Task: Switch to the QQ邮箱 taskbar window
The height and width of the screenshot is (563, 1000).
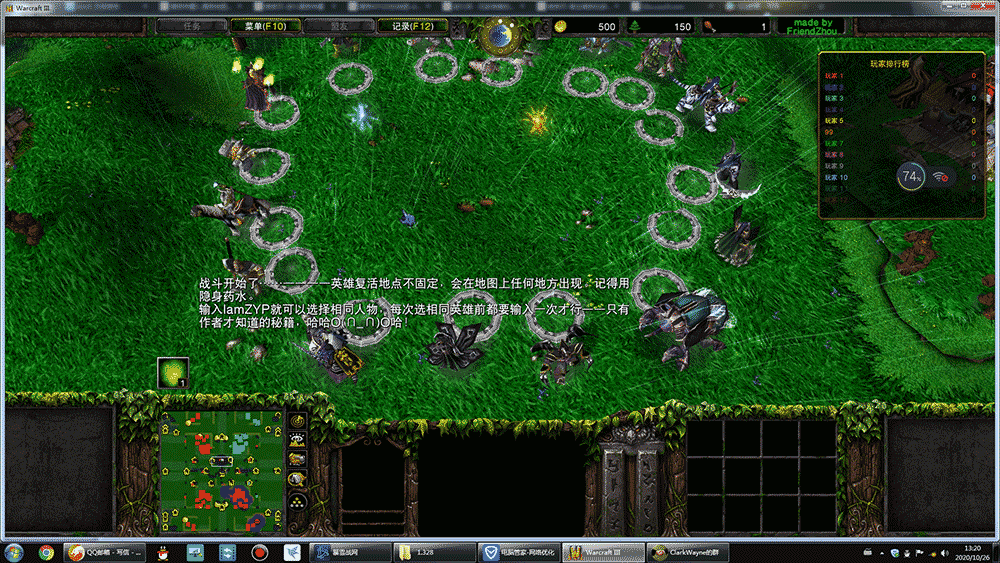Action: tap(101, 552)
